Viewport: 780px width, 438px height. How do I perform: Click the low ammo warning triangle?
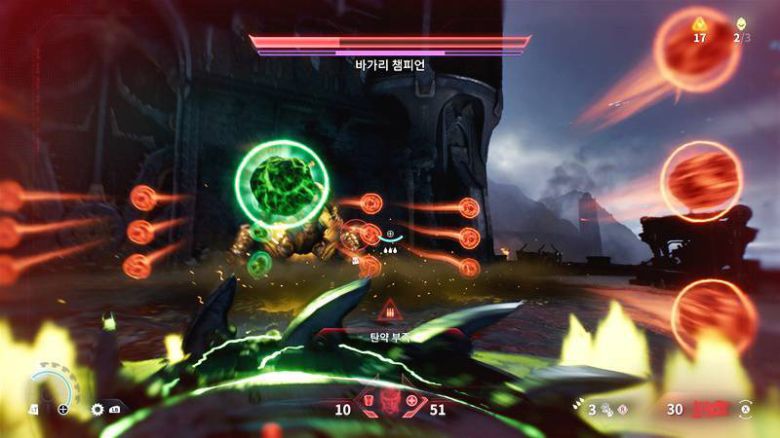pos(389,309)
